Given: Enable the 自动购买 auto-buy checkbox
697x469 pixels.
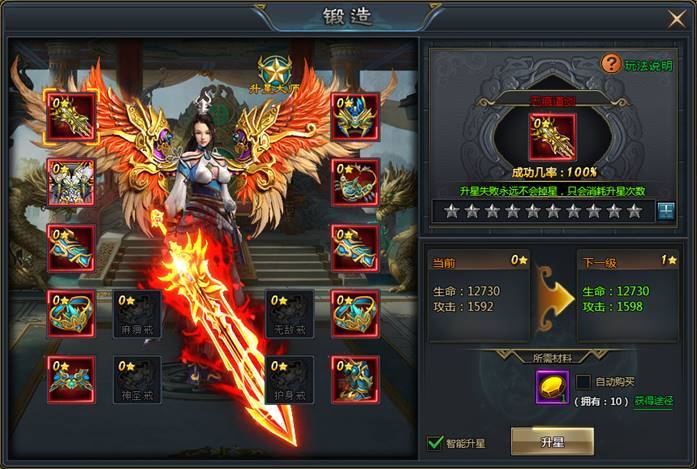Looking at the screenshot, I should (x=583, y=381).
